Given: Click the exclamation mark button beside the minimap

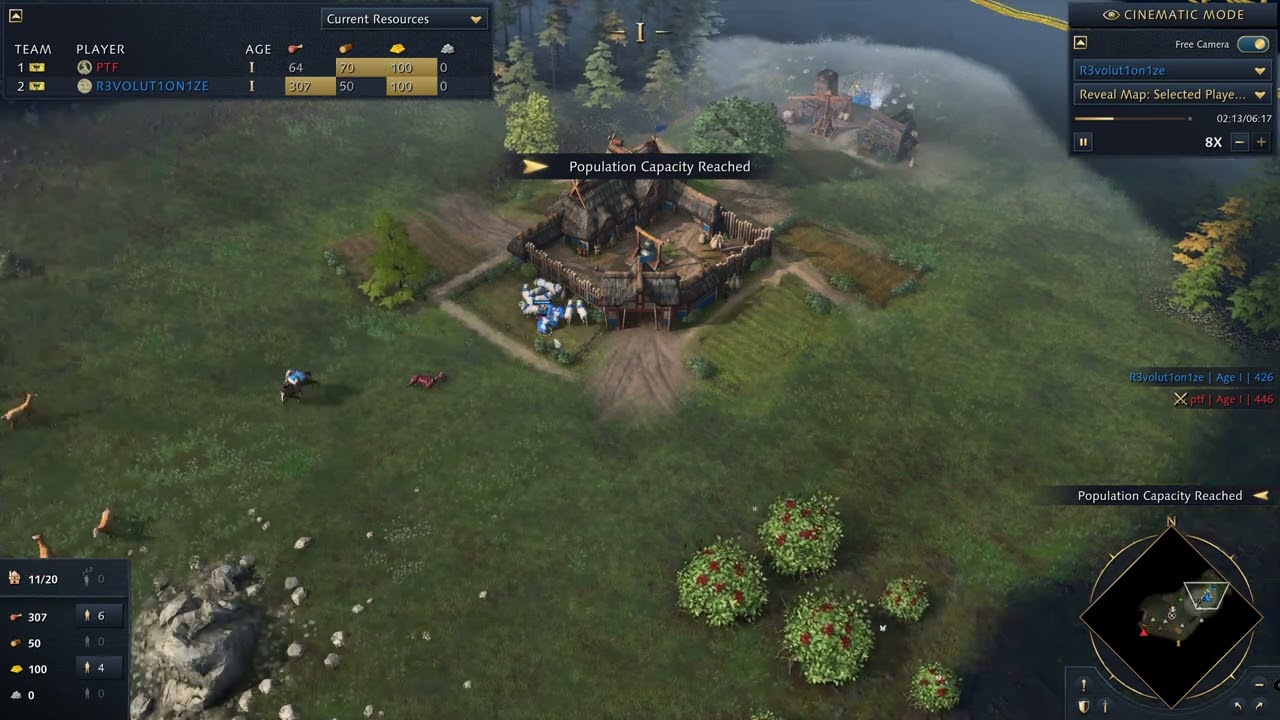Looking at the screenshot, I should coord(1083,685).
